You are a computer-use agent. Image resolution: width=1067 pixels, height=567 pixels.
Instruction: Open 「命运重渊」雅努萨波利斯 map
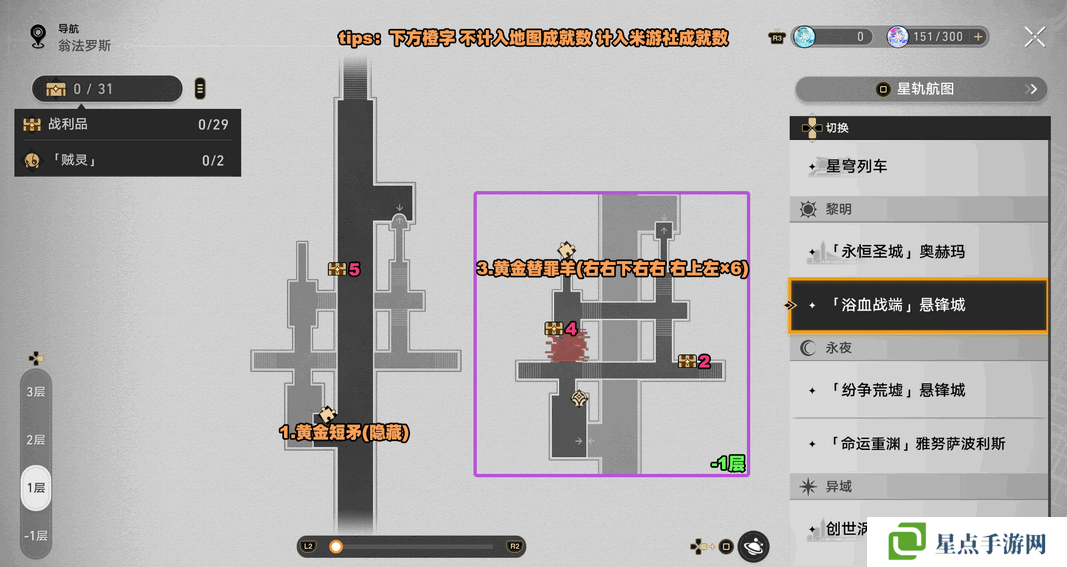(x=920, y=443)
